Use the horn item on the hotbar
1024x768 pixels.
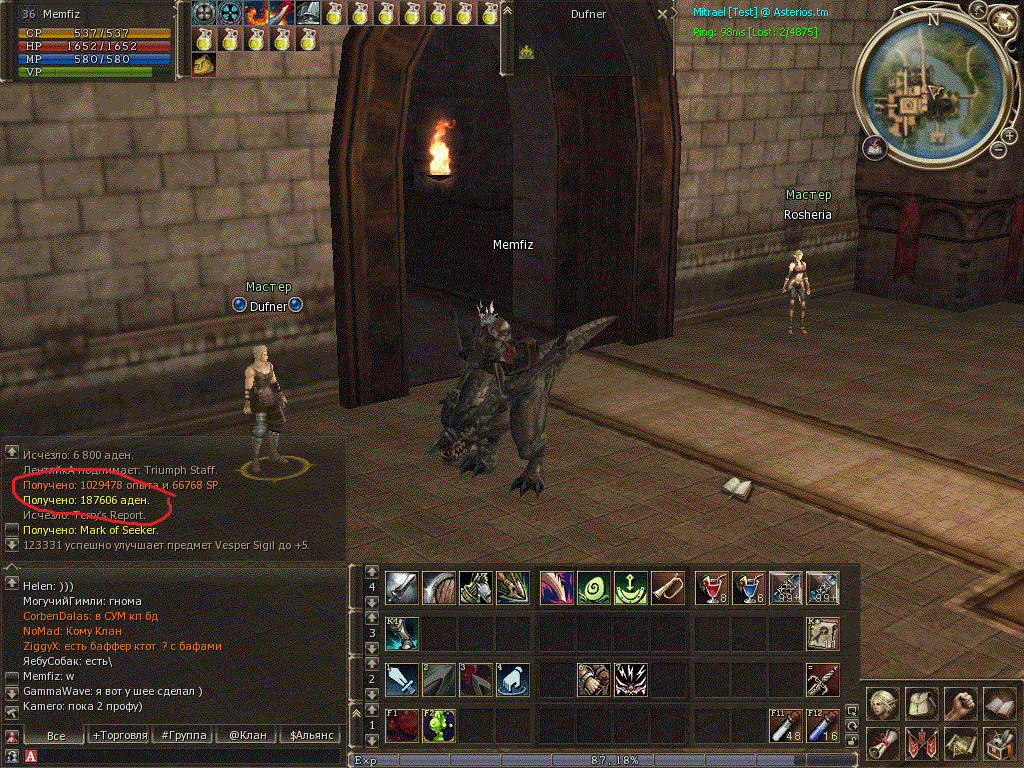tap(667, 587)
